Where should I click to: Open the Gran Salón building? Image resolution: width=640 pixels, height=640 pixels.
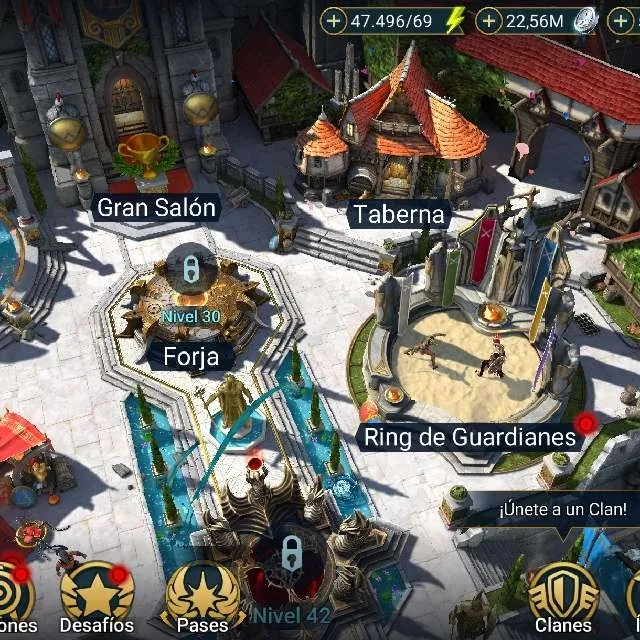pyautogui.click(x=156, y=208)
